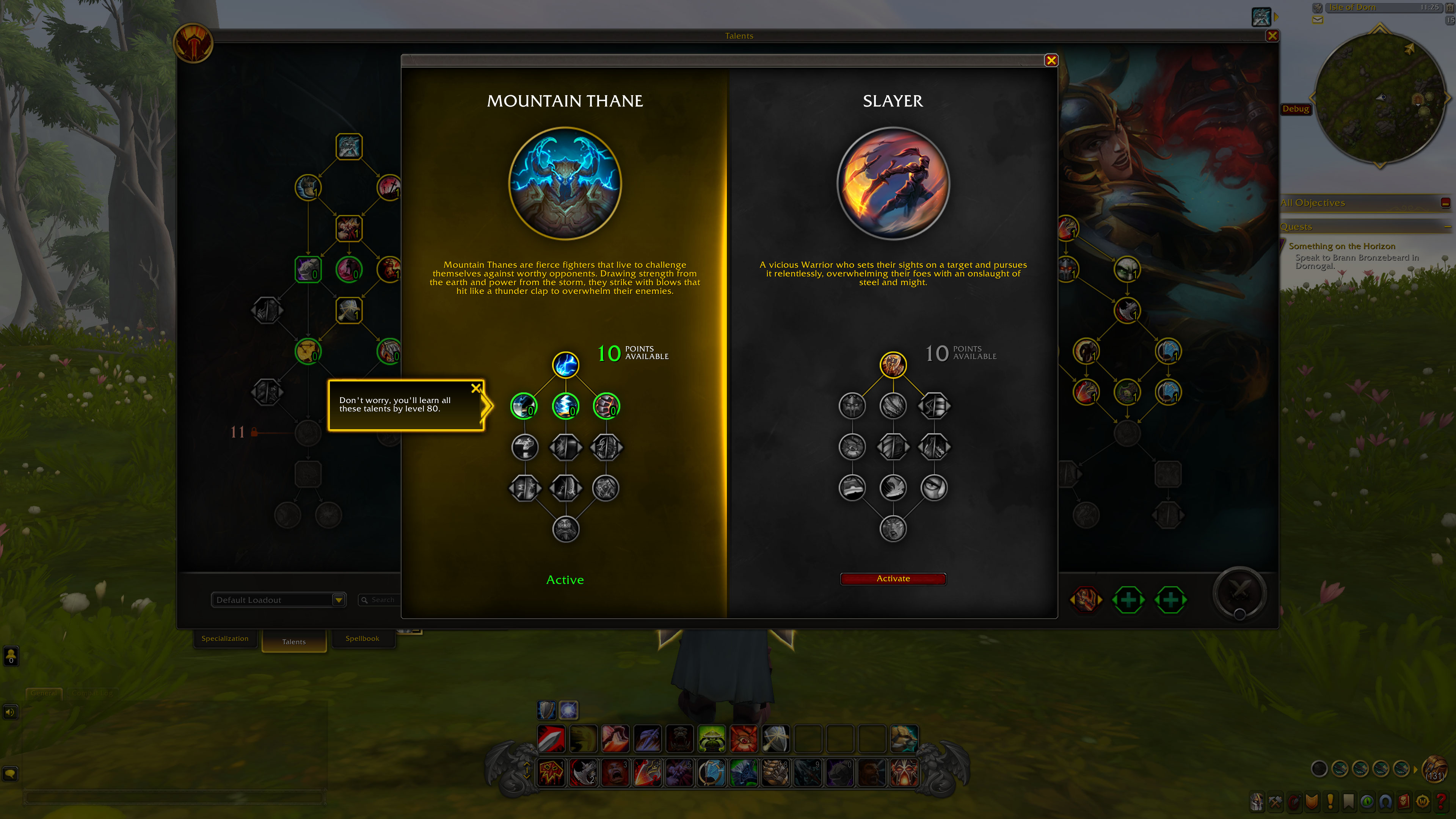Select the Mountain Thane portrait

click(565, 183)
